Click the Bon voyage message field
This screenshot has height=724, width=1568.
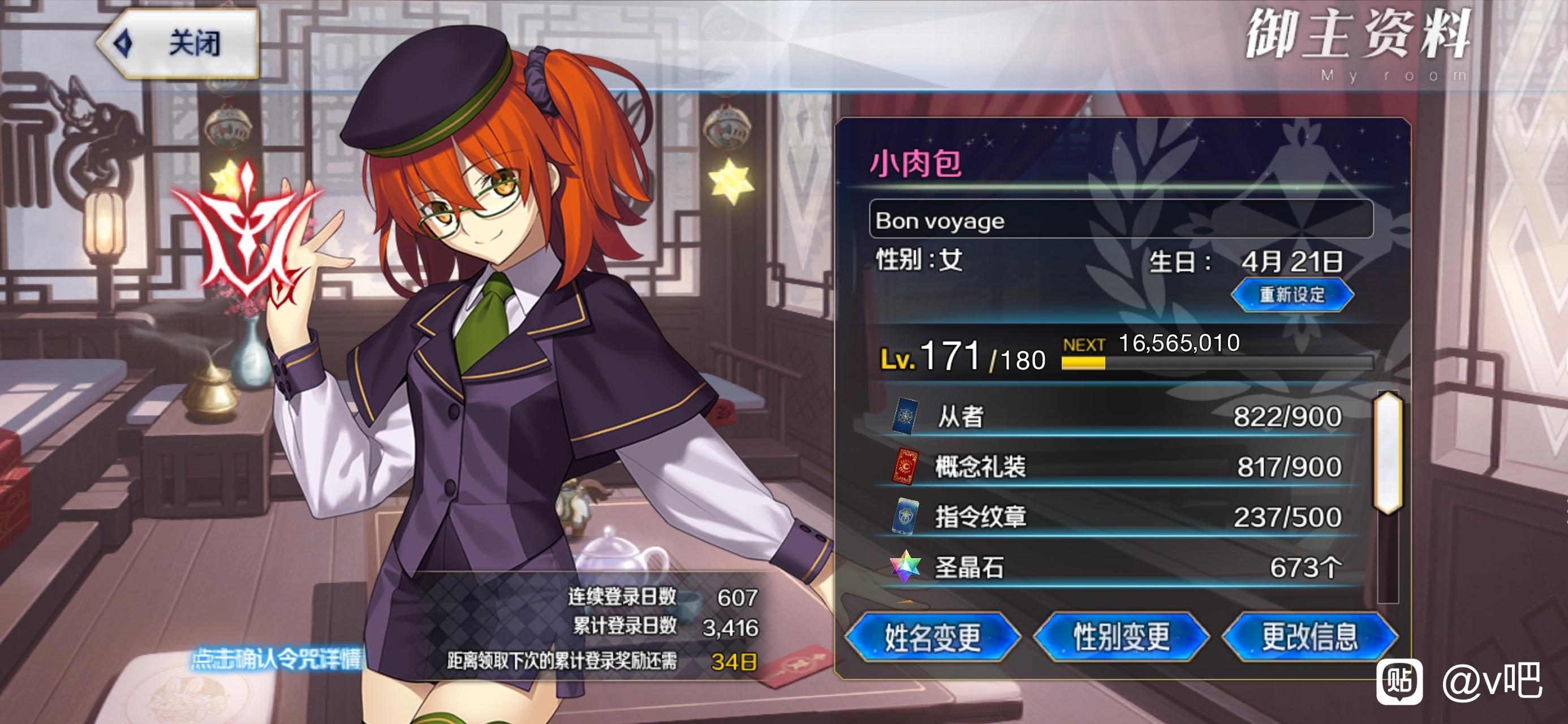[x=1120, y=220]
